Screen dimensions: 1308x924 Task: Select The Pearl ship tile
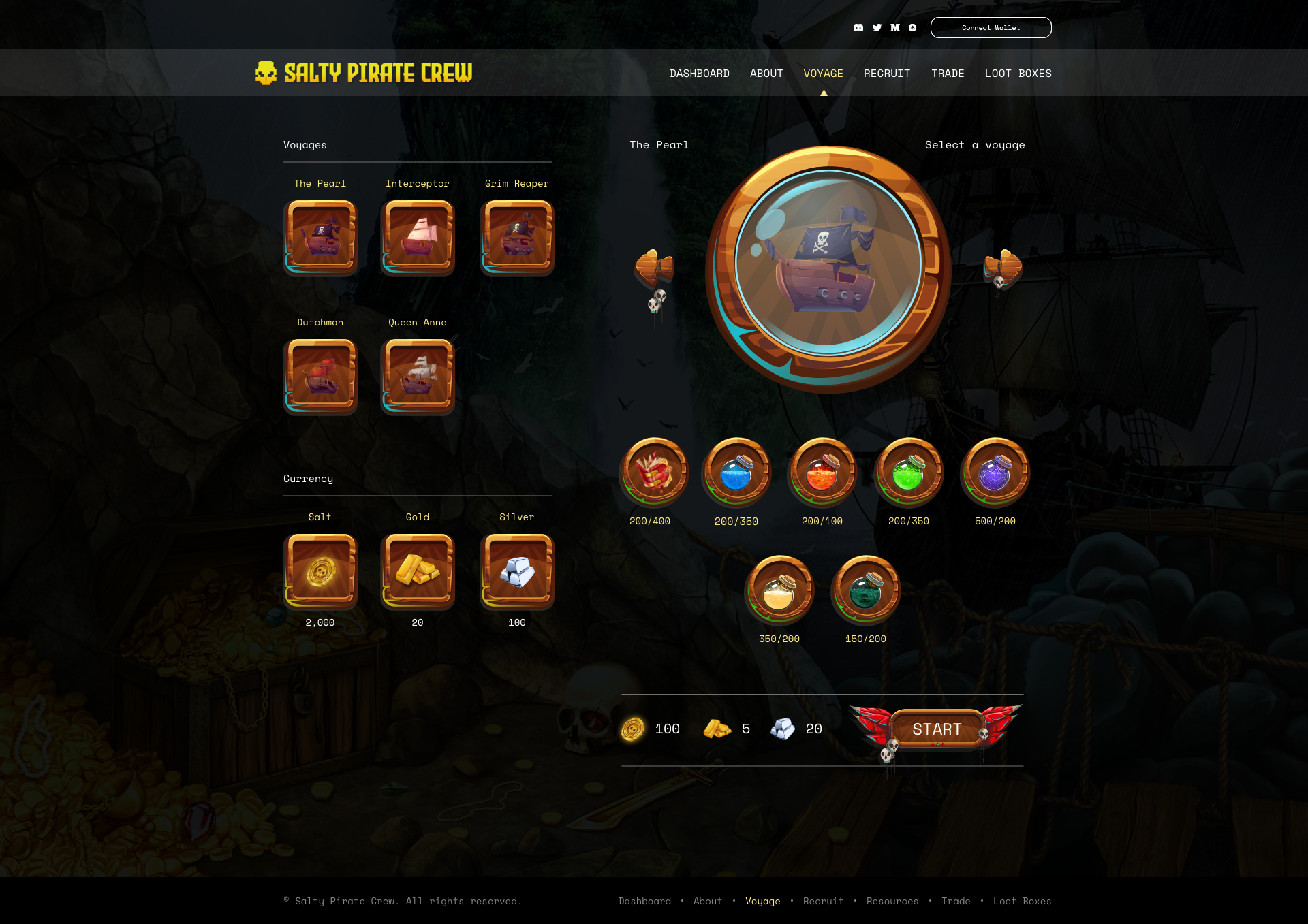click(x=320, y=237)
